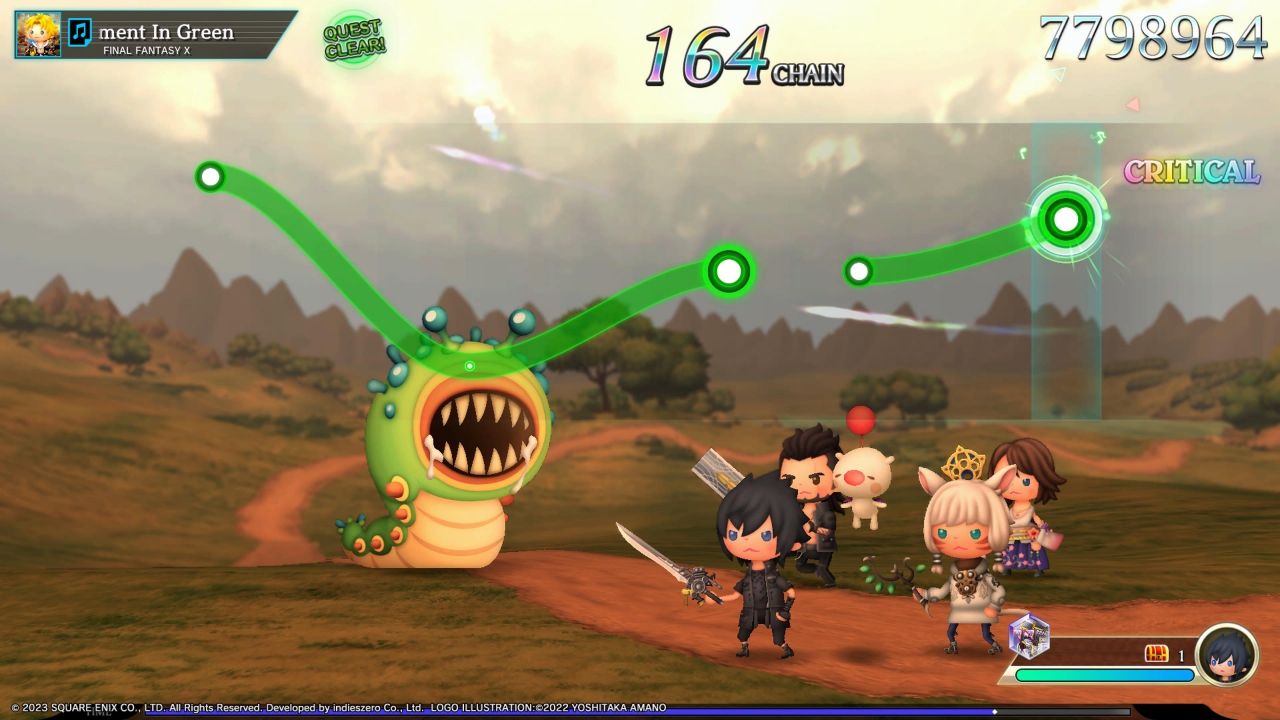Tap the leftmost green hold note
Screen dimensions: 1280x720
point(210,178)
